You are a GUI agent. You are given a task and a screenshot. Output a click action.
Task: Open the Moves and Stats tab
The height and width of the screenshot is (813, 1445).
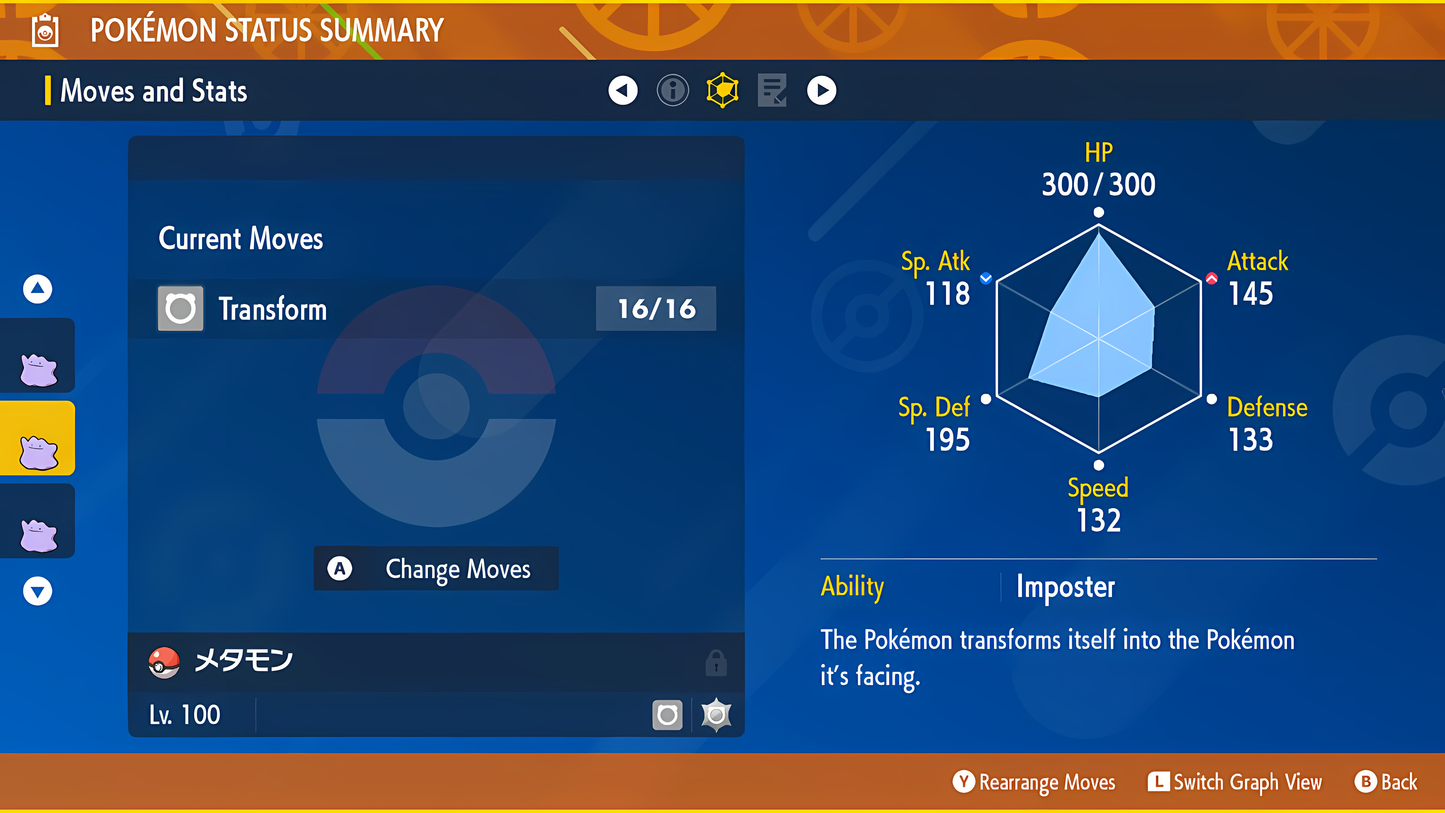154,91
